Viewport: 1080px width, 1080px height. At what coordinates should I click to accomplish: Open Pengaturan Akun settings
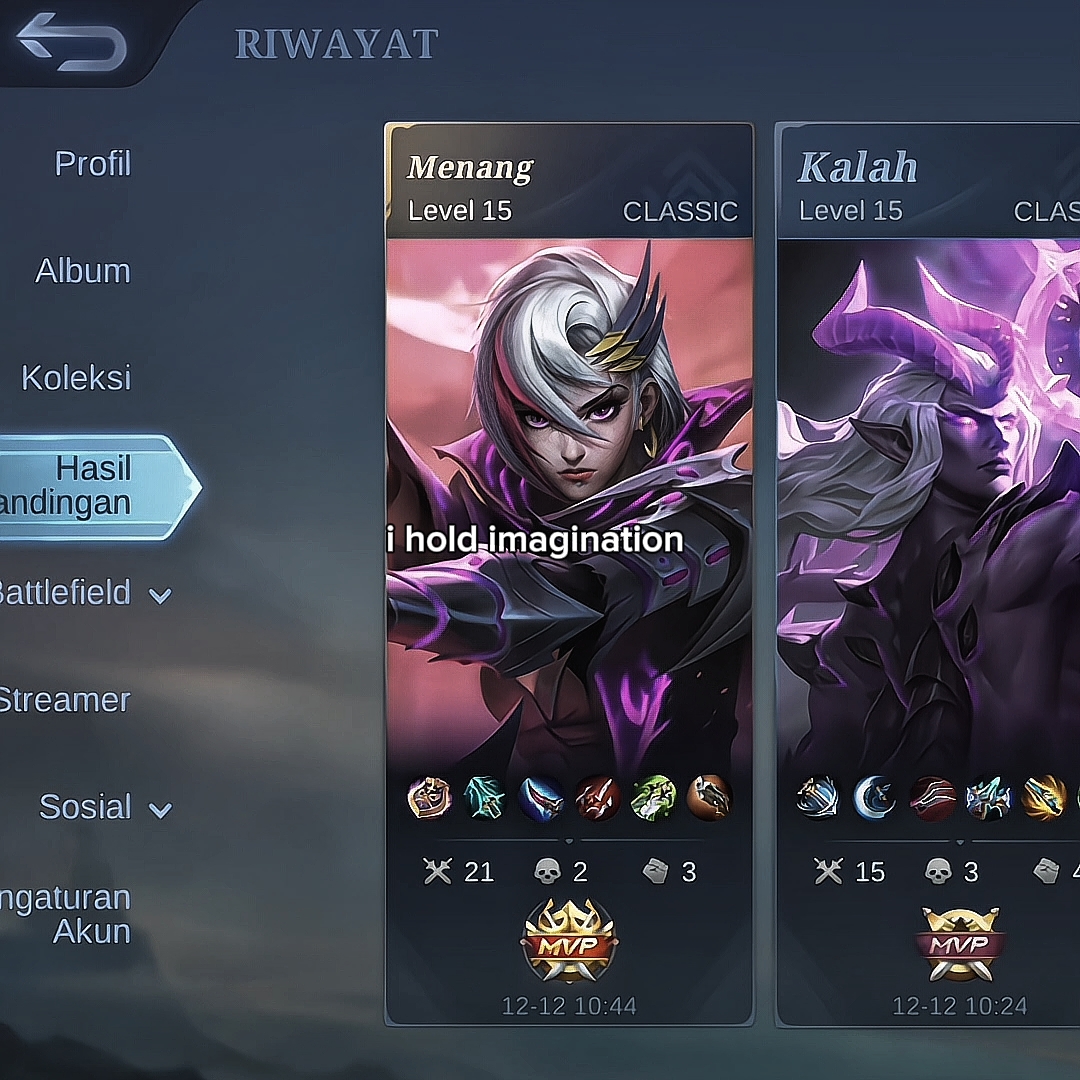coord(68,914)
